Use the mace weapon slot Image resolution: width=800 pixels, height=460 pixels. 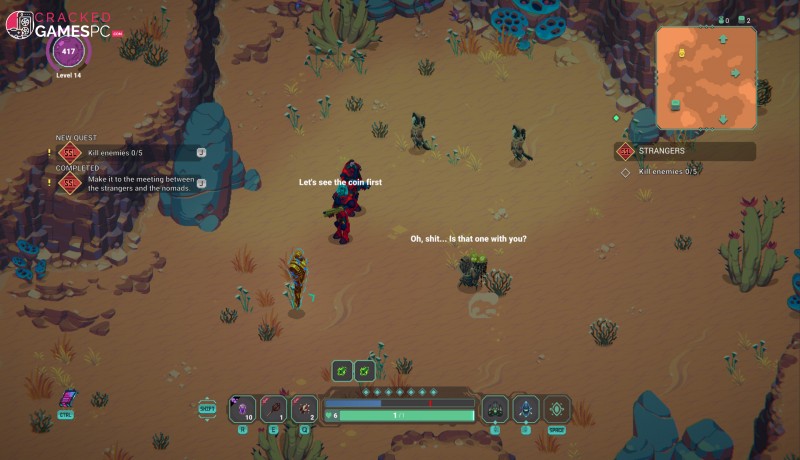274,408
